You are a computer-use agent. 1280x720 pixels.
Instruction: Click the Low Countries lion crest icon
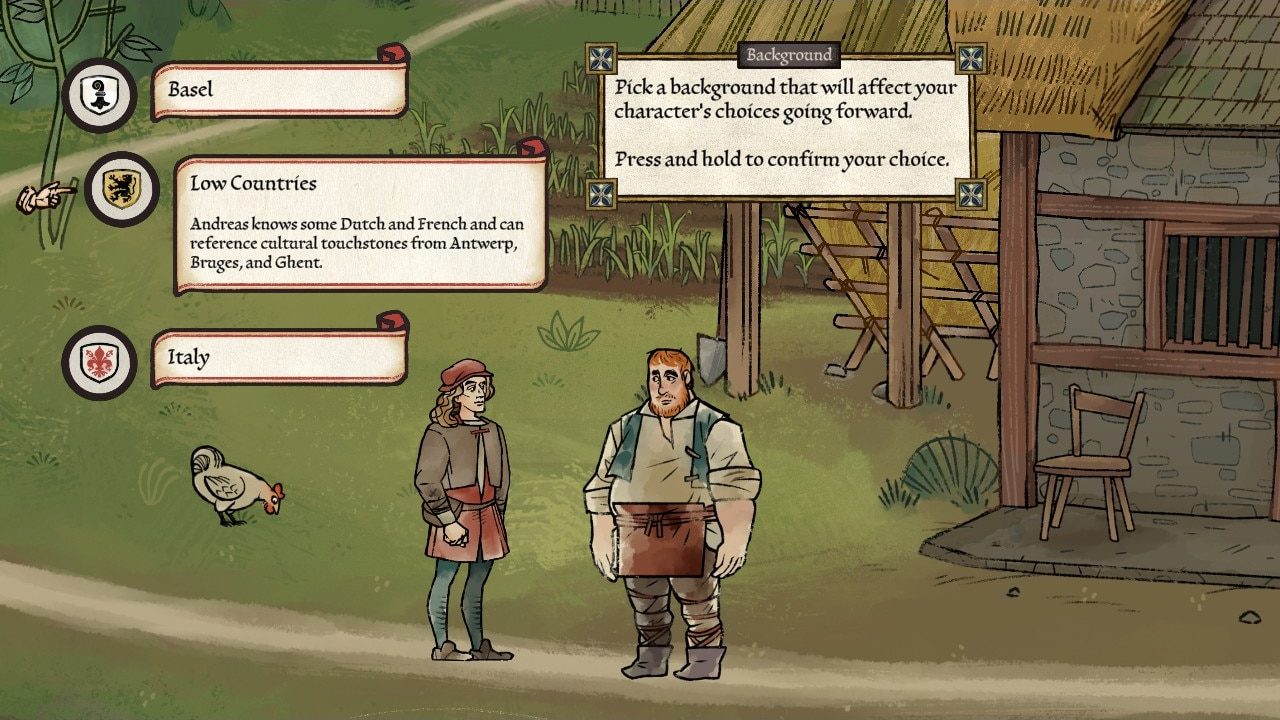tap(121, 189)
